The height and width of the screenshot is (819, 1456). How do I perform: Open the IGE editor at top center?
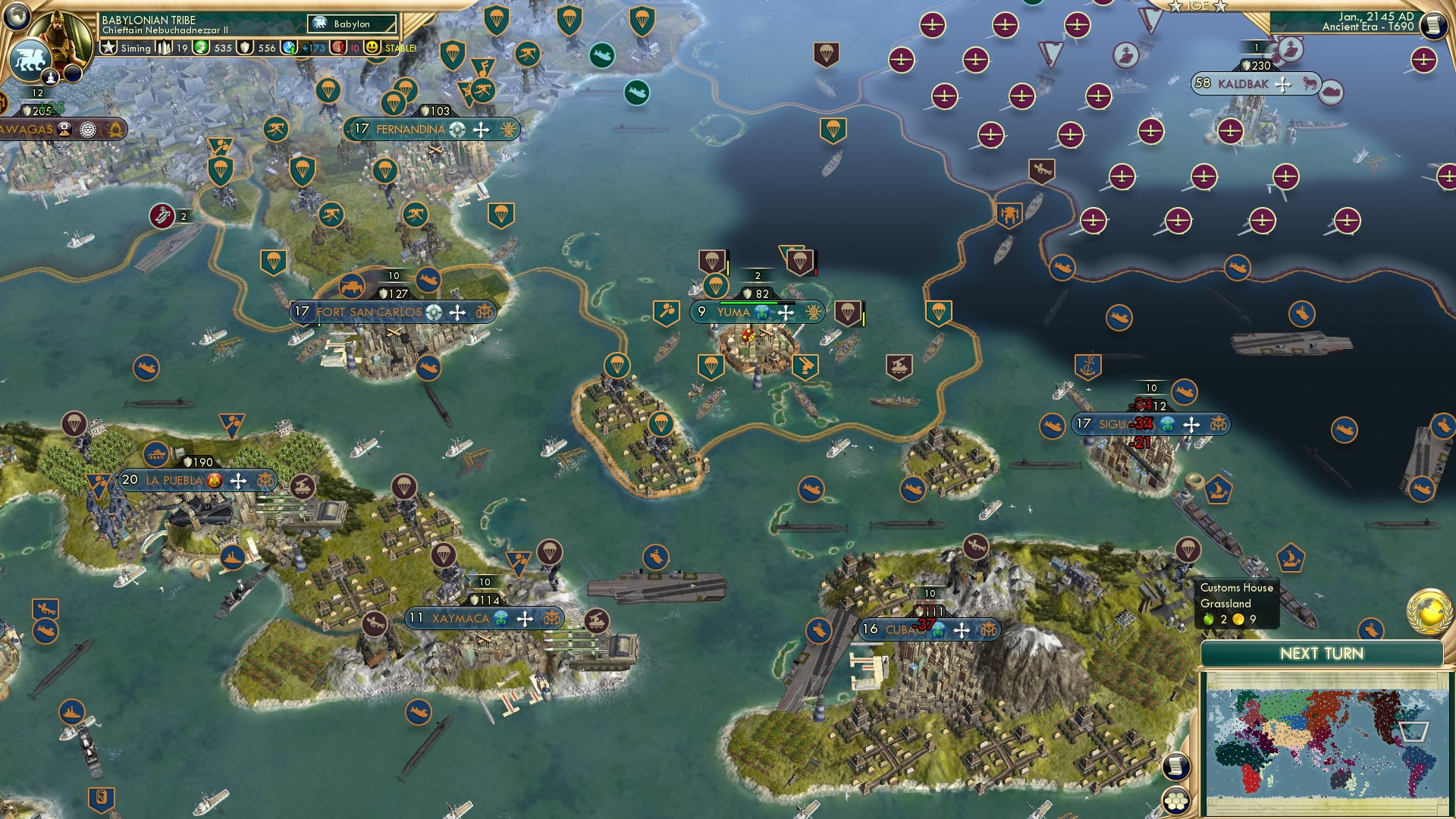coord(1197,8)
